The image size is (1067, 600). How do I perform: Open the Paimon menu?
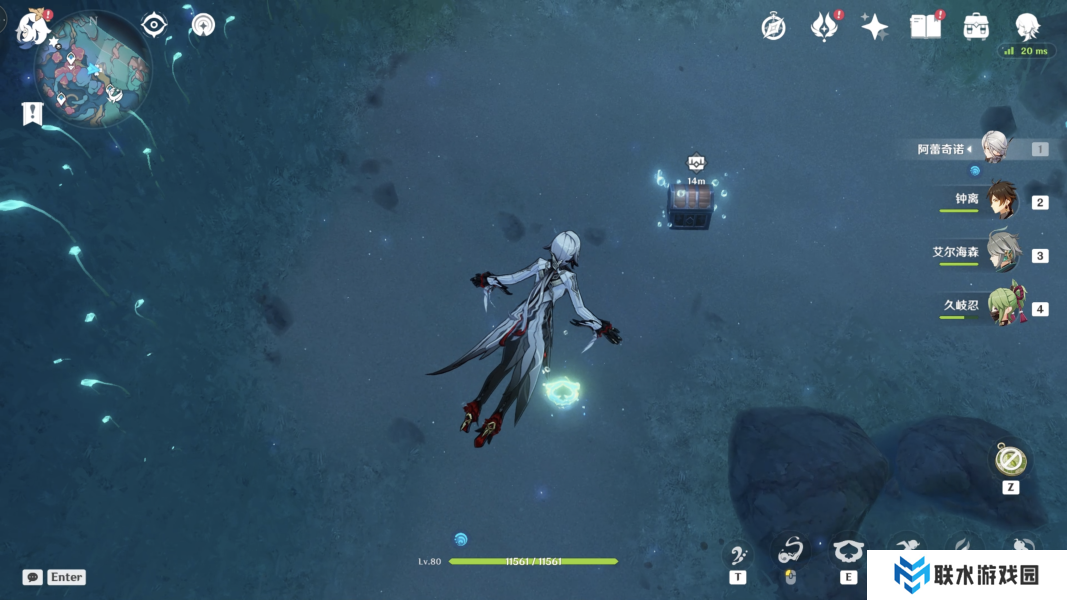tap(32, 27)
